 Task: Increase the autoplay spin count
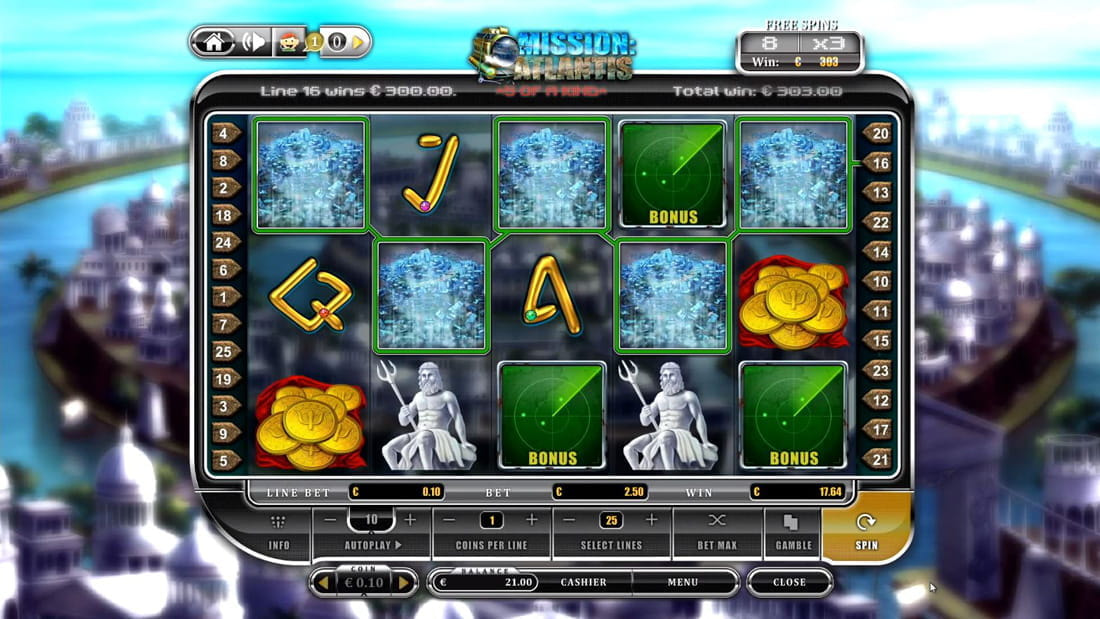(x=409, y=520)
